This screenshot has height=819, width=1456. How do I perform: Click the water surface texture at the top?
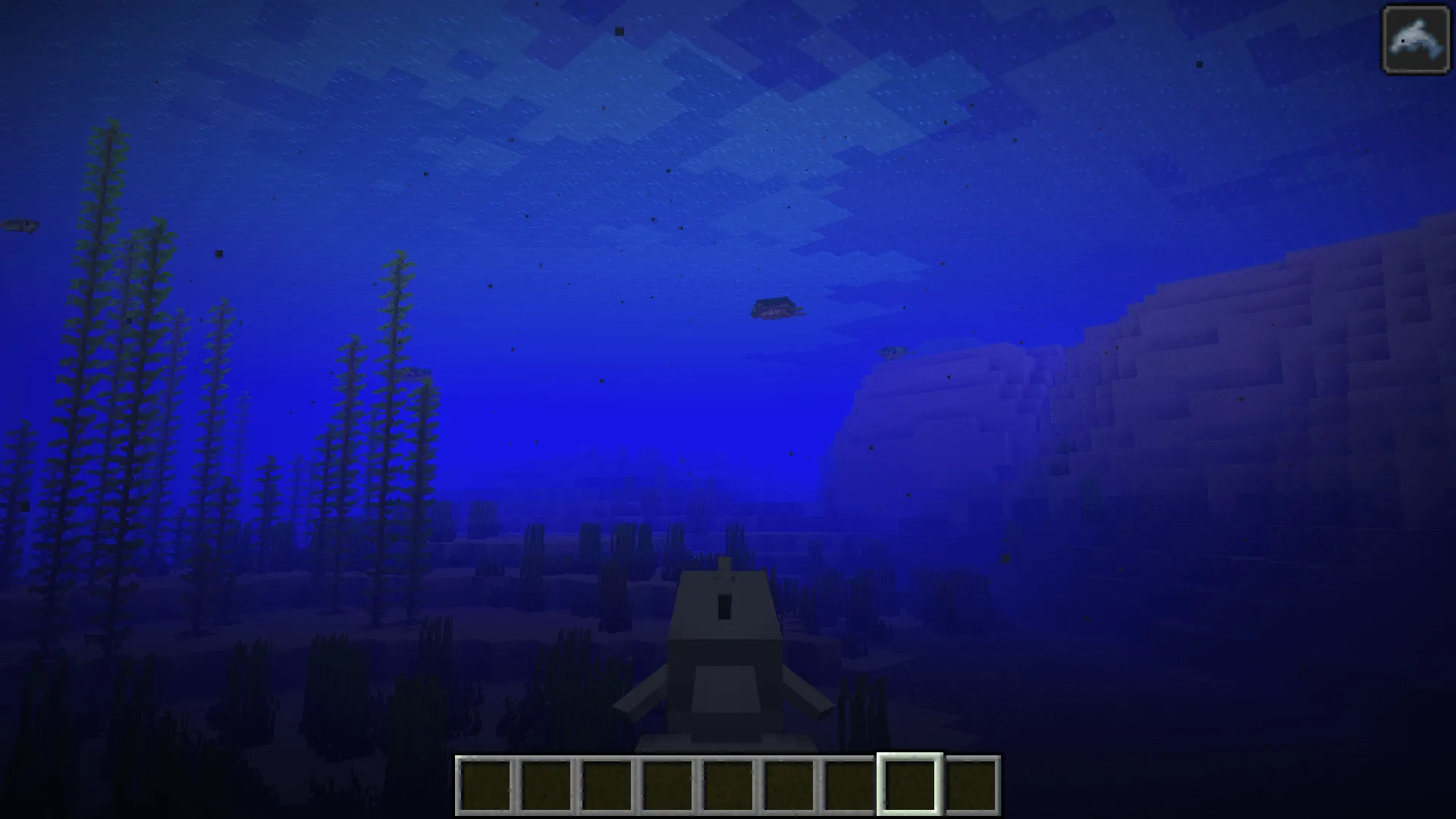coord(682,61)
